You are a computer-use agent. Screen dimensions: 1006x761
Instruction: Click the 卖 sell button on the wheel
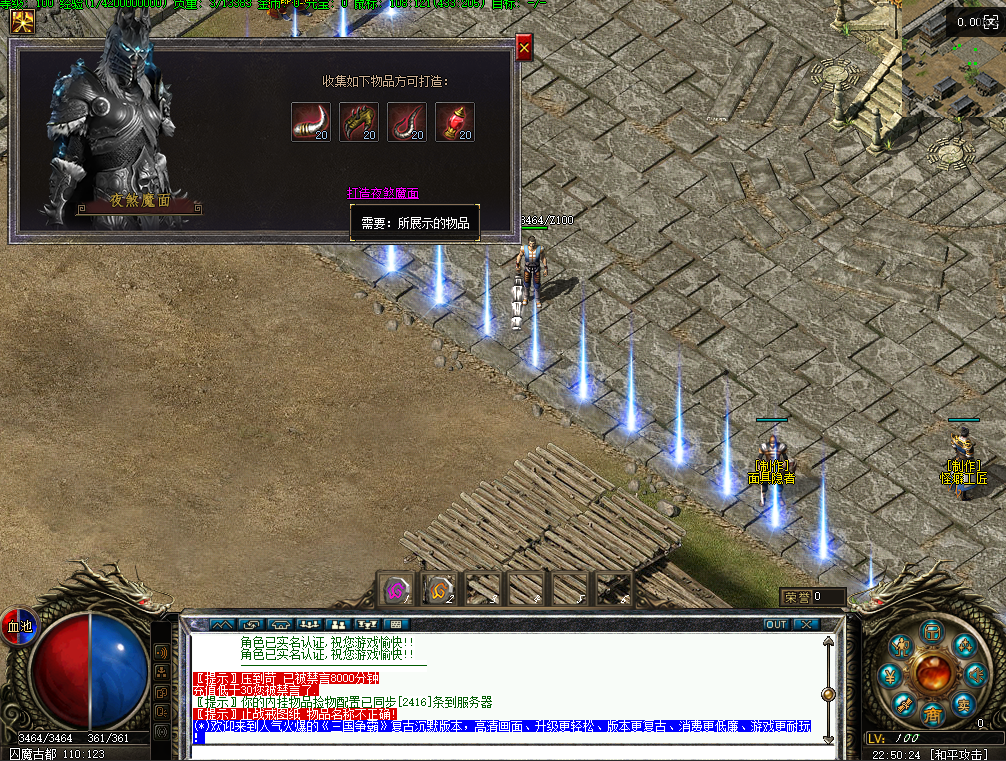click(963, 703)
